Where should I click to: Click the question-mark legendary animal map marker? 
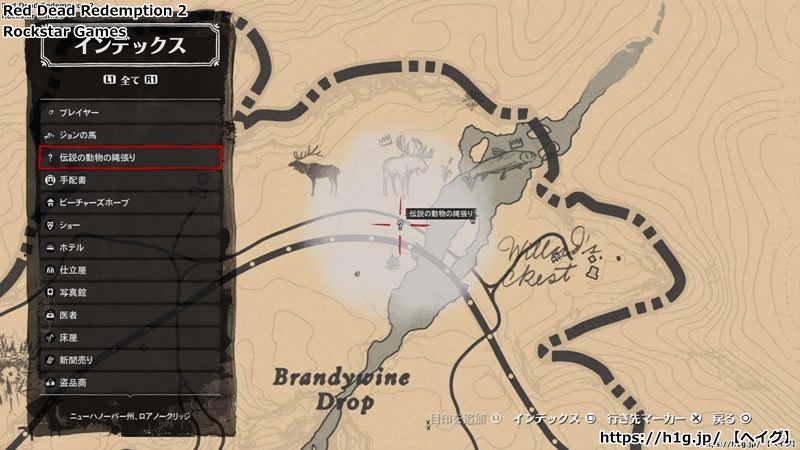(x=400, y=226)
